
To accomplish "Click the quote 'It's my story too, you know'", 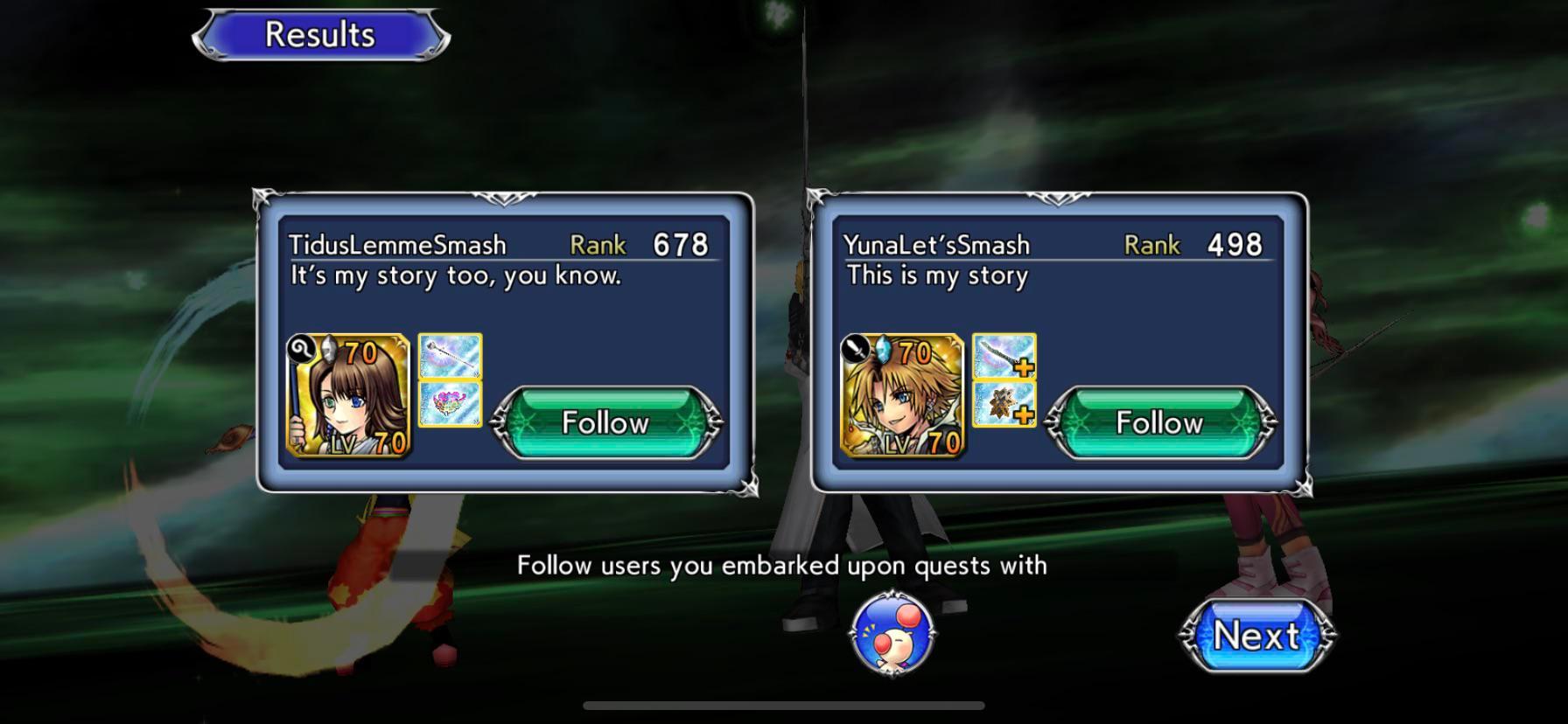I will (x=452, y=275).
